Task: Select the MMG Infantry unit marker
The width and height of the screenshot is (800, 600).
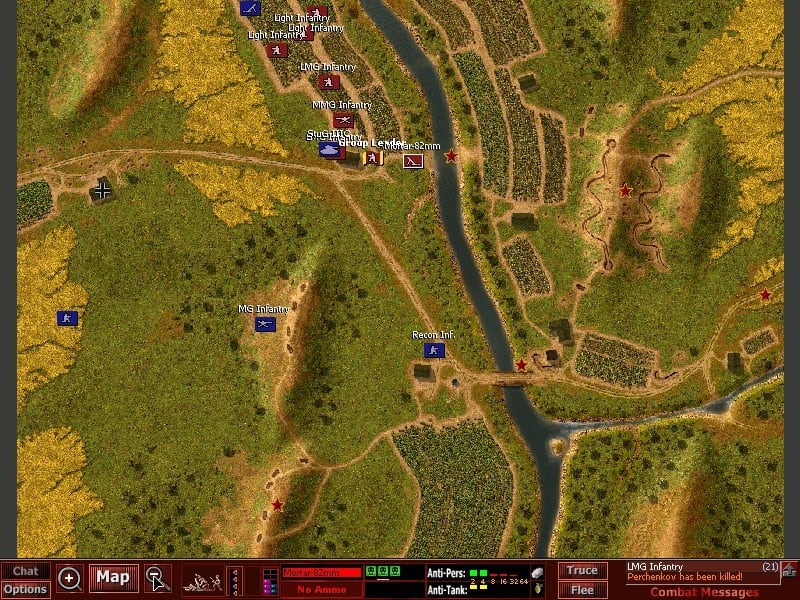Action: click(x=343, y=119)
